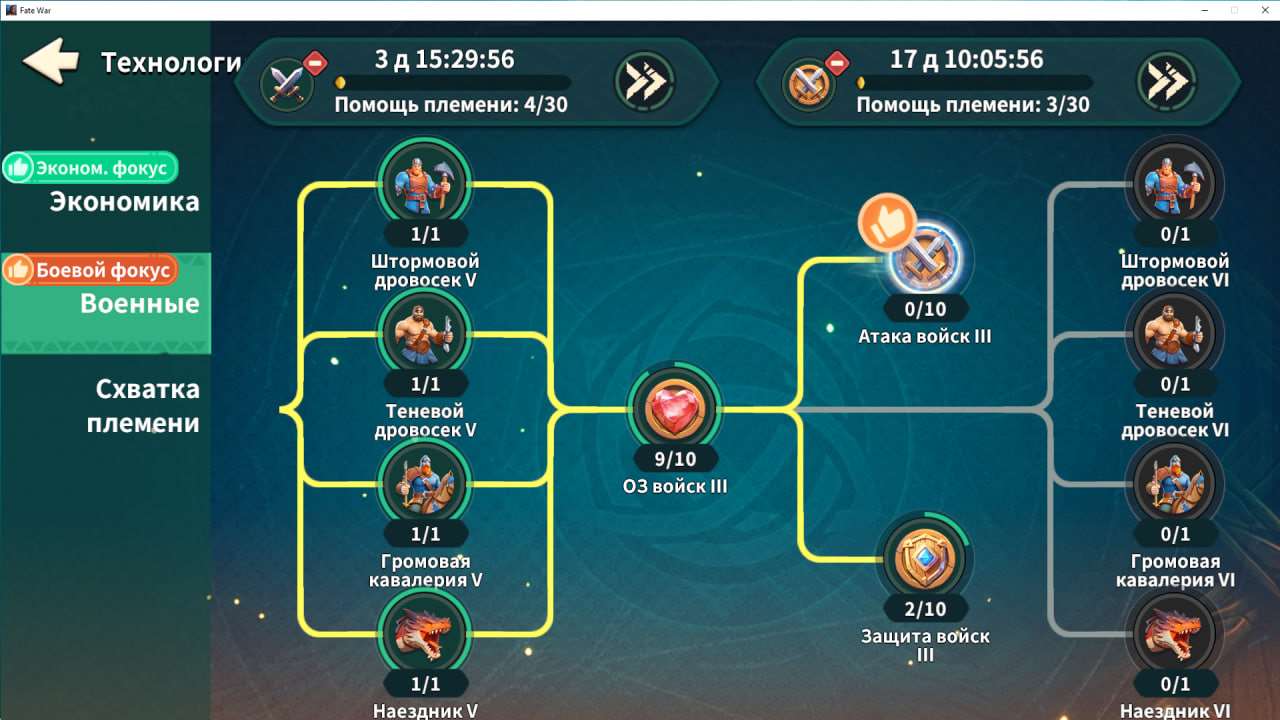Select the Наездник VI tech icon
This screenshot has width=1280, height=720.
(1175, 635)
